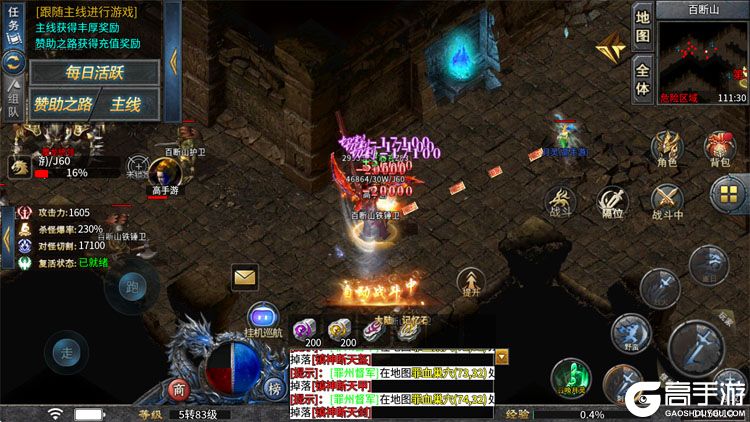
Task: Open the 地图 map button
Action: pos(643,27)
